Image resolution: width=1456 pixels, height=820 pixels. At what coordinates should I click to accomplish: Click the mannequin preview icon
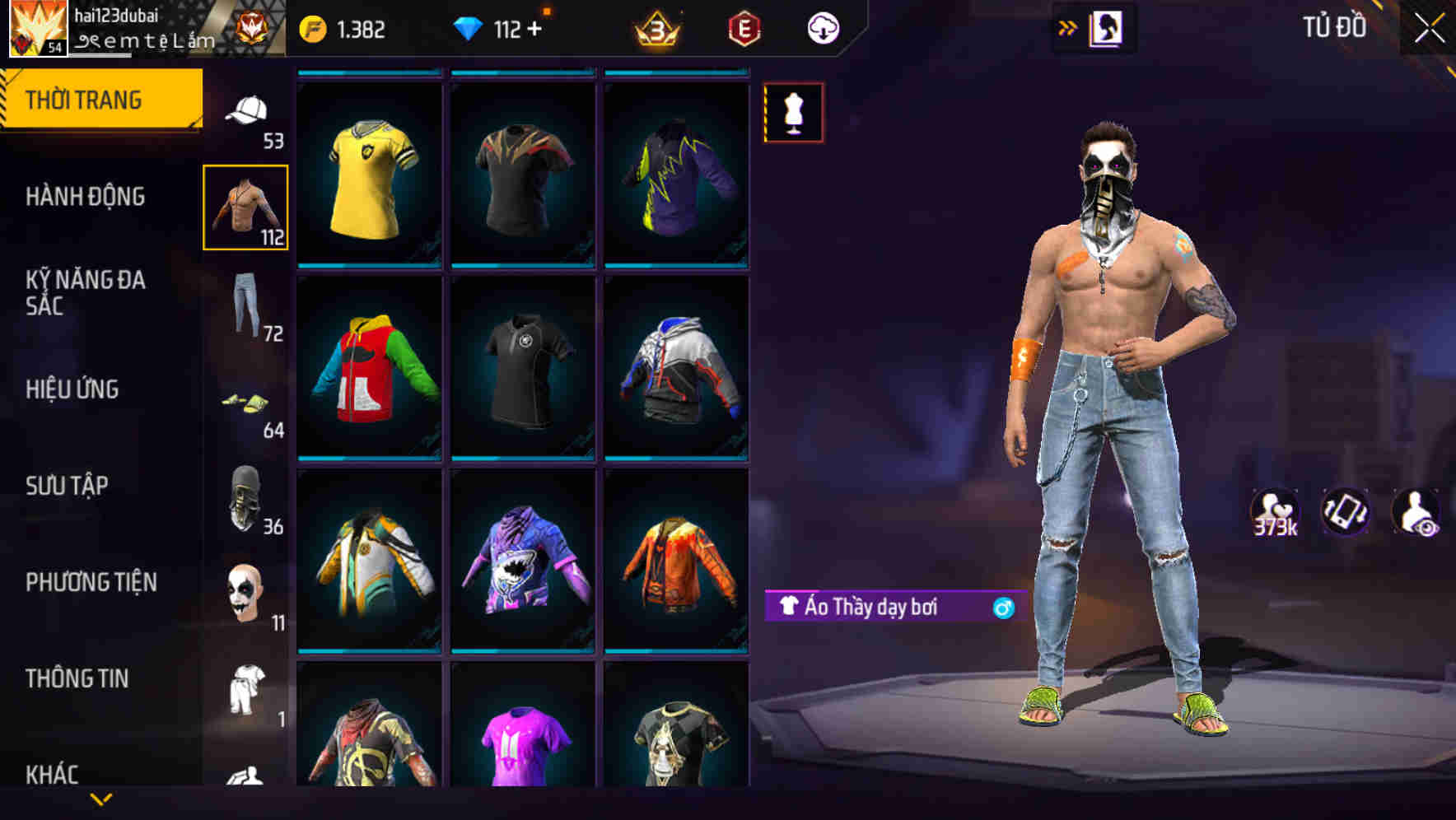pos(793,112)
